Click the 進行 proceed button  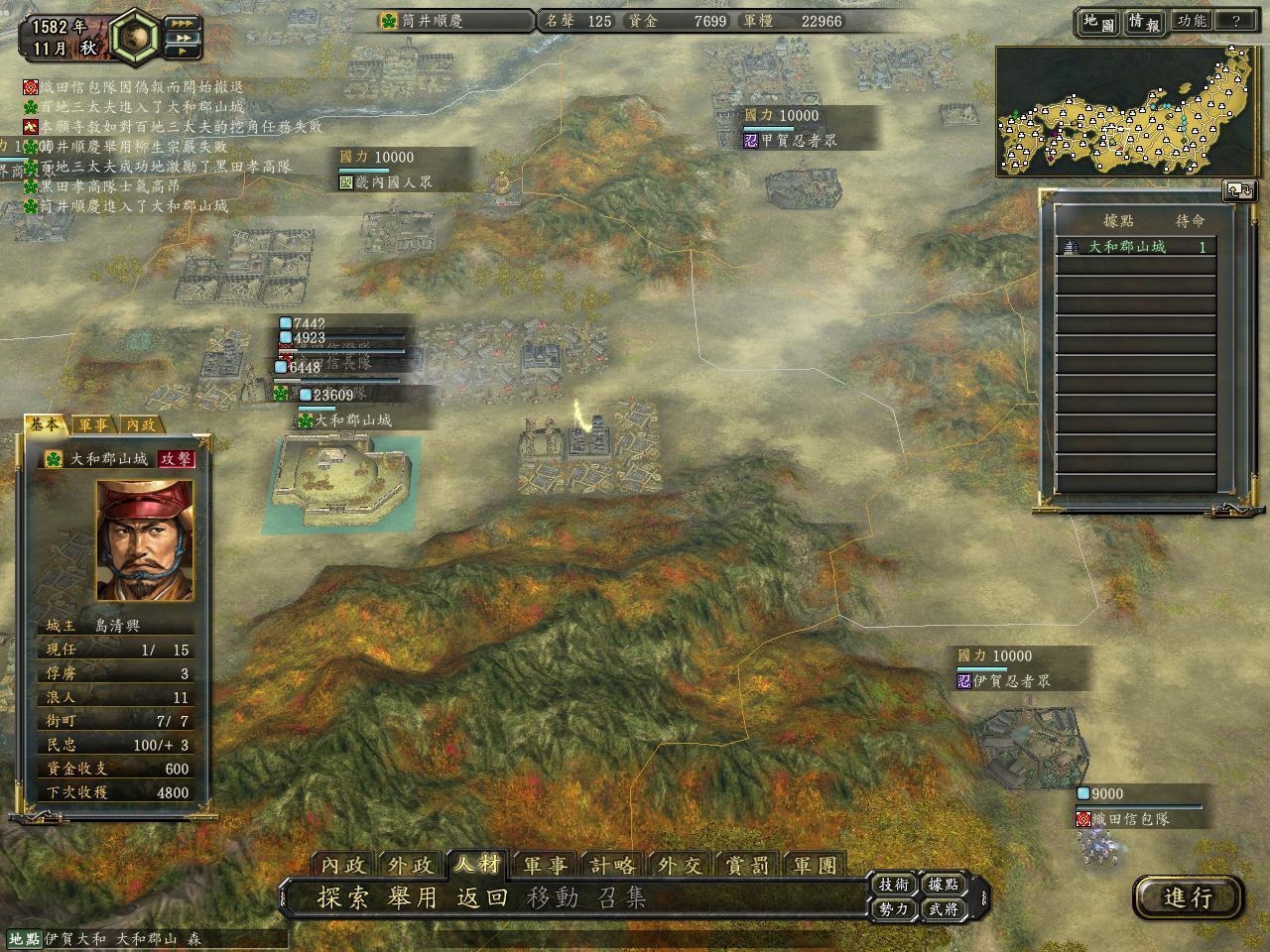click(x=1188, y=897)
